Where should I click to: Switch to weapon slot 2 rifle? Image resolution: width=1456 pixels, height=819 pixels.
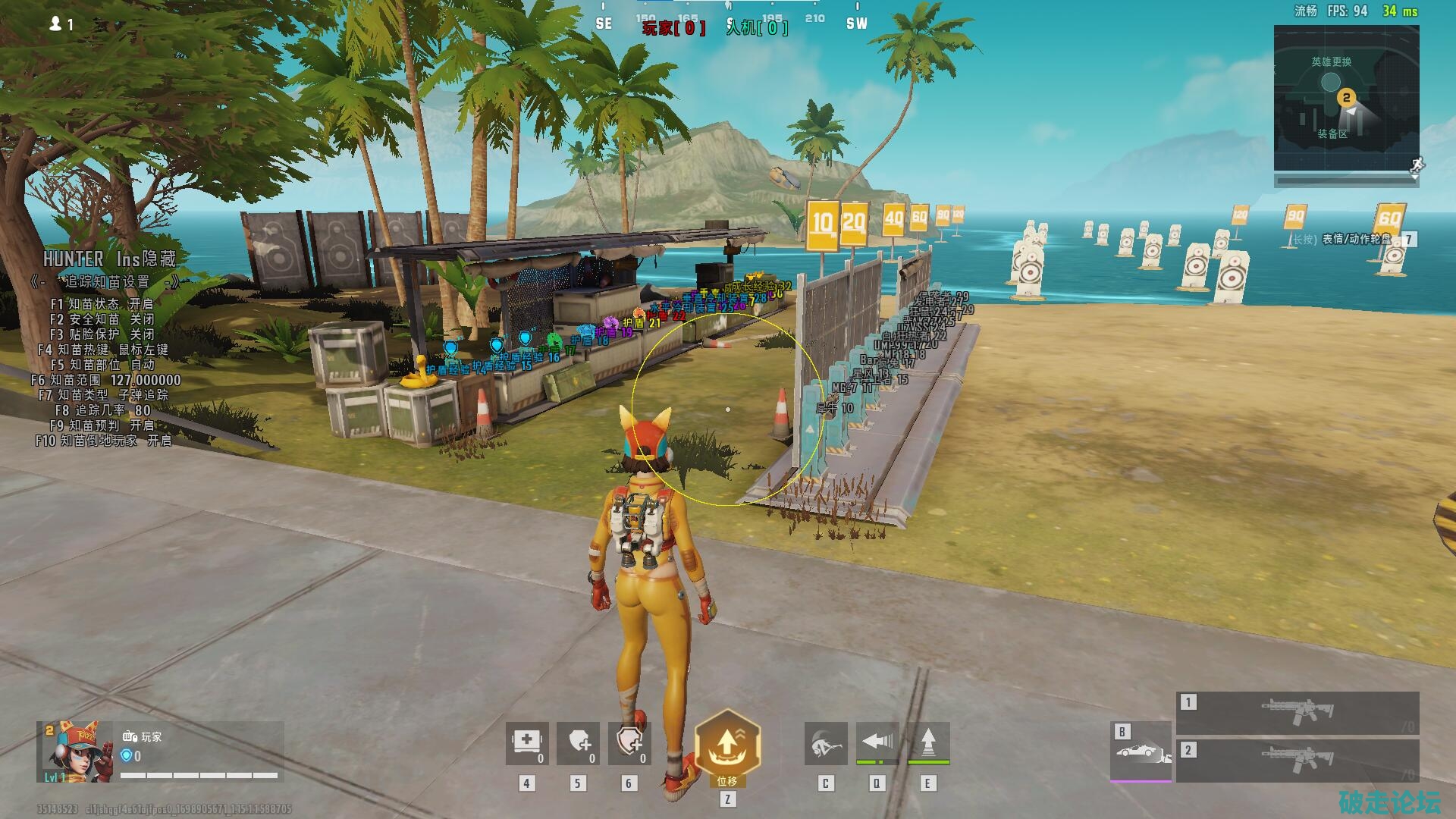(x=1297, y=759)
